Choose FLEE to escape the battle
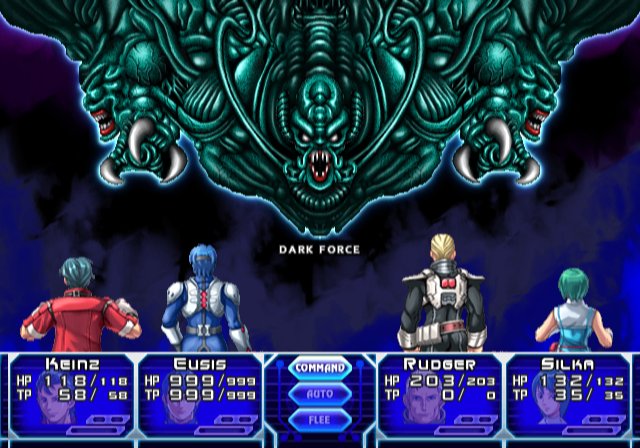 (x=319, y=418)
